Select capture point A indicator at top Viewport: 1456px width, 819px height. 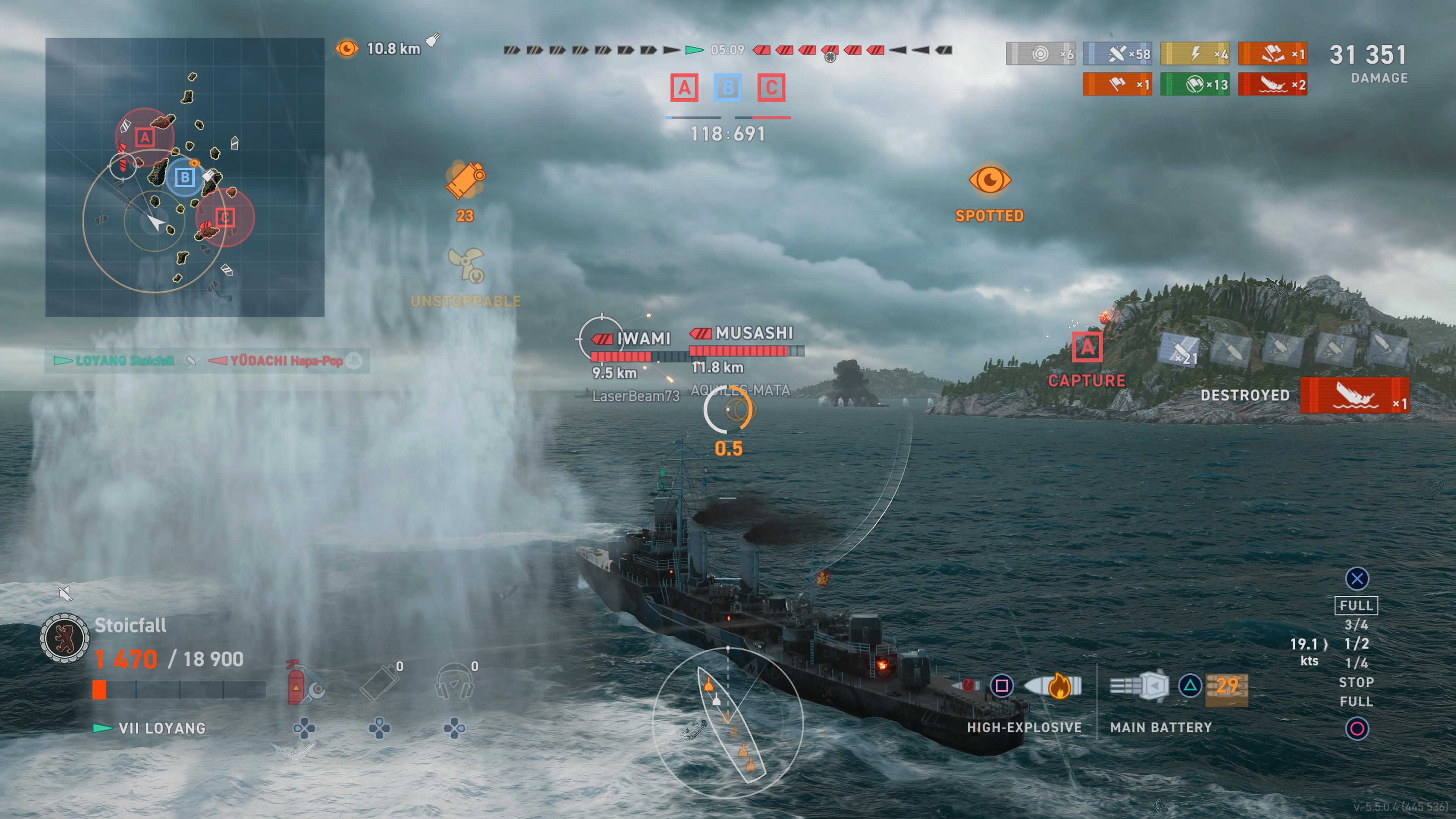pos(684,88)
